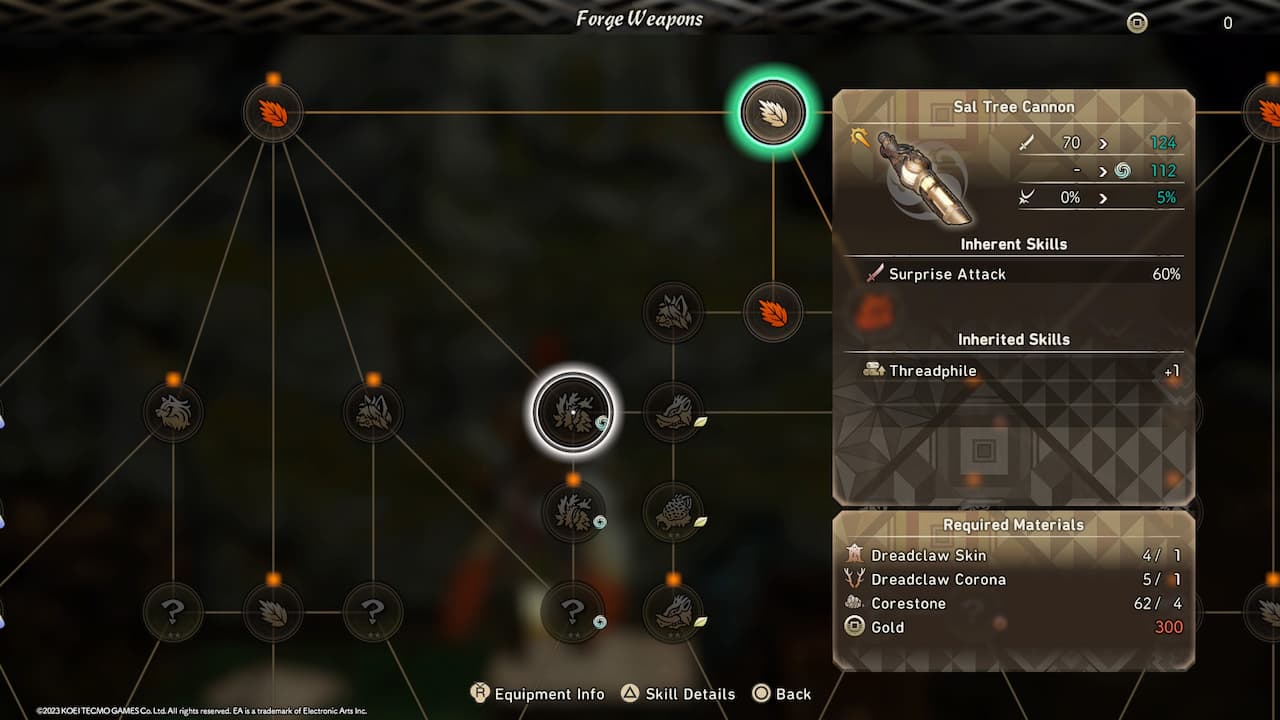Click the orange leaf cannon node at top-left
1280x720 pixels.
coord(272,113)
